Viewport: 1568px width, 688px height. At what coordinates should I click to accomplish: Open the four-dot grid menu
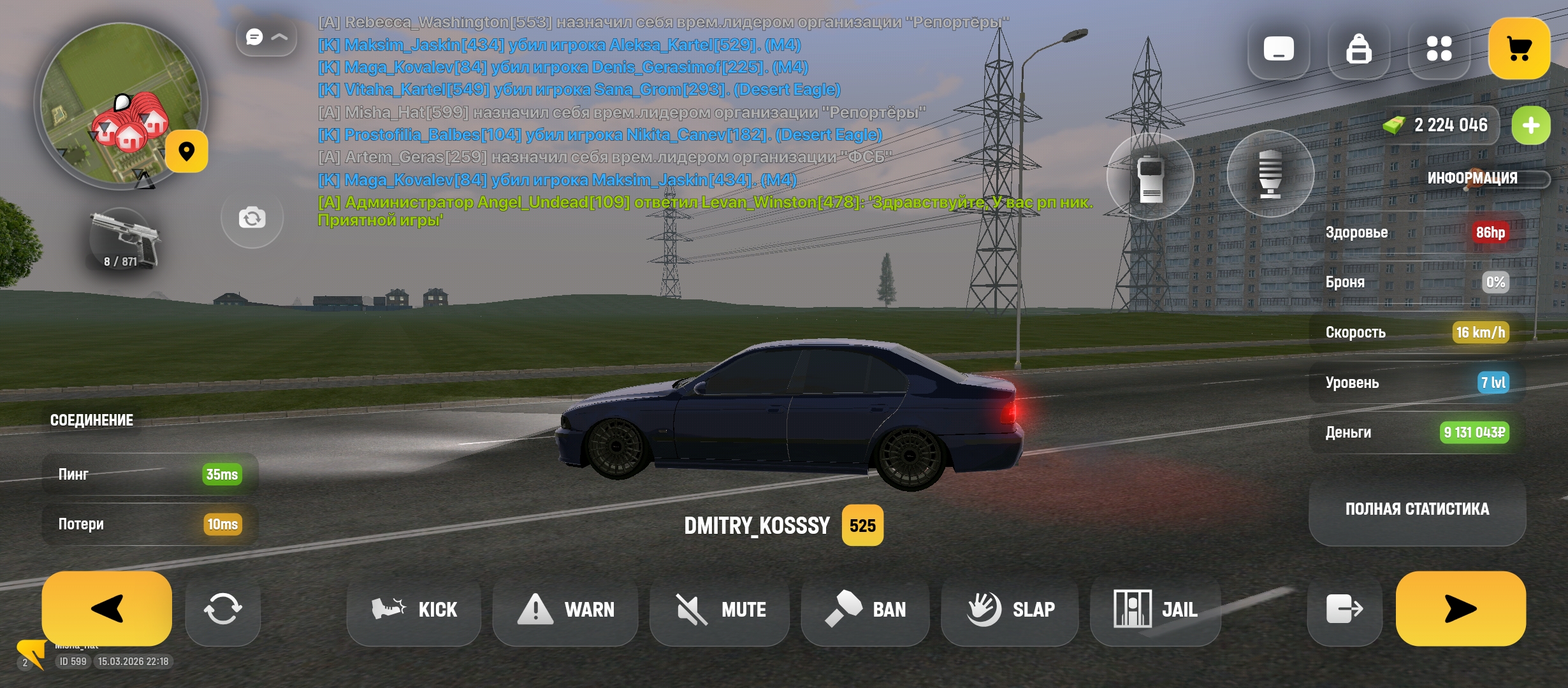pyautogui.click(x=1439, y=49)
